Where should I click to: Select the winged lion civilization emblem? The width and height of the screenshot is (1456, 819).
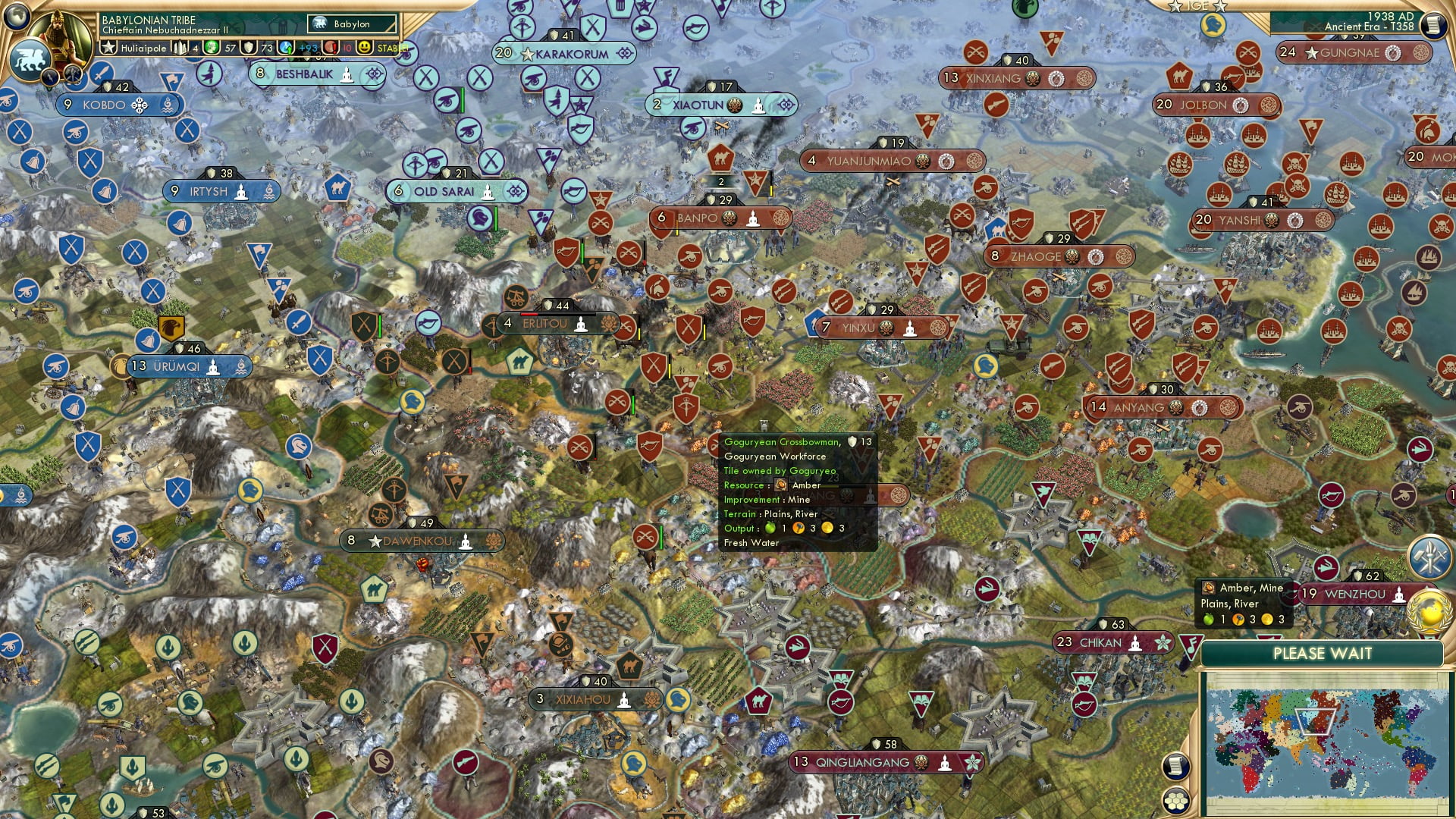tap(29, 61)
